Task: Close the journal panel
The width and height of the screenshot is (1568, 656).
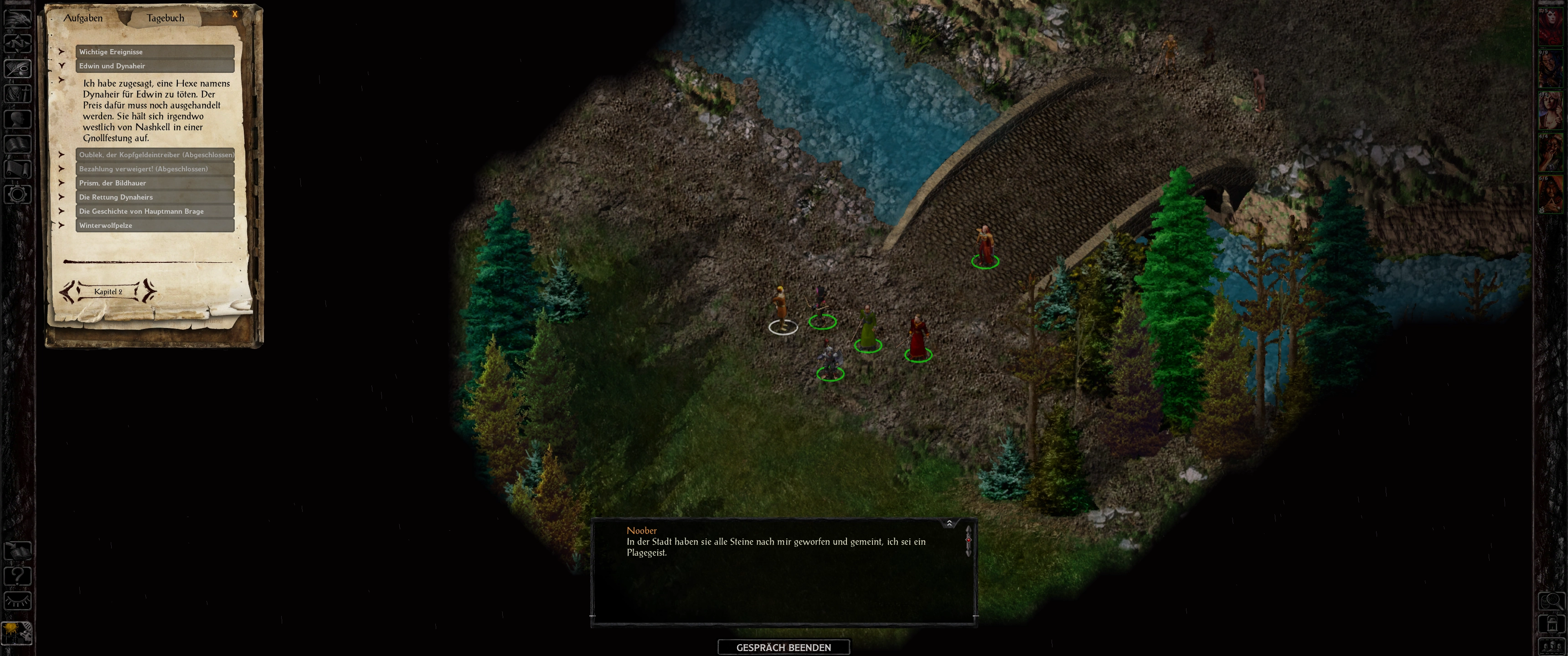Action: point(235,14)
